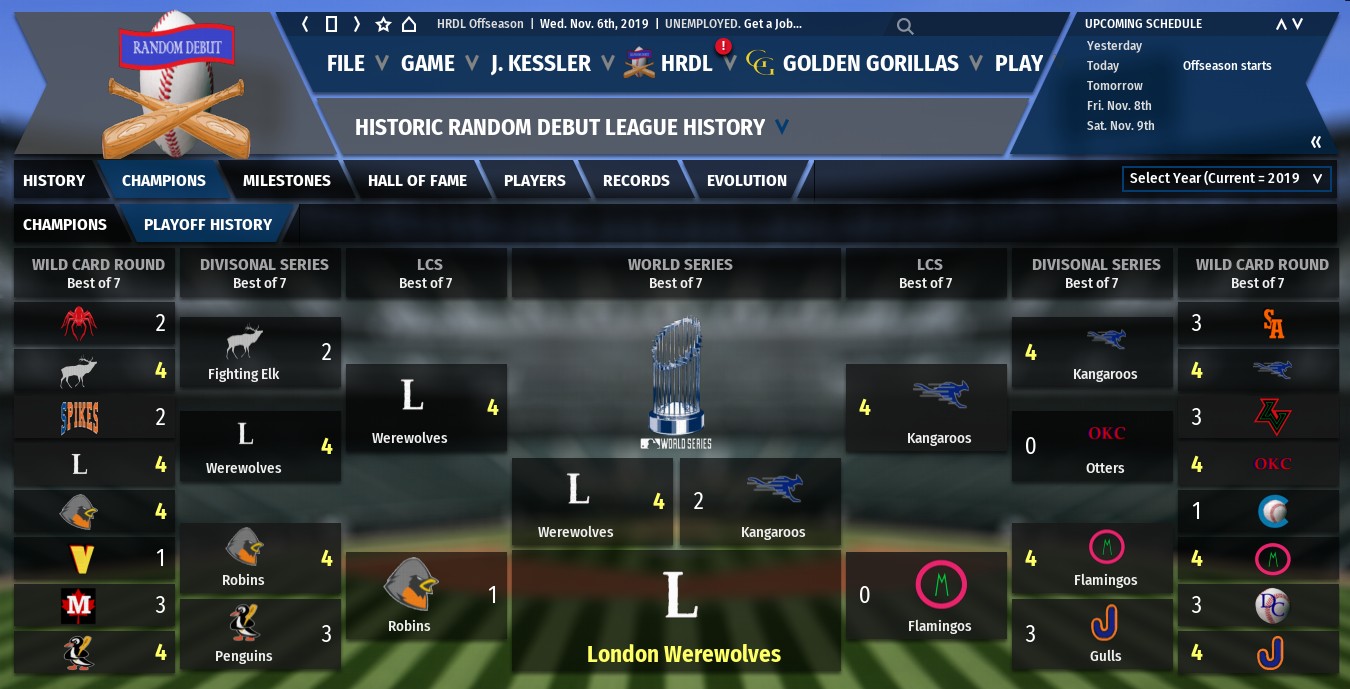Viewport: 1350px width, 689px height.
Task: Select the RECORDS tab
Action: 636,181
